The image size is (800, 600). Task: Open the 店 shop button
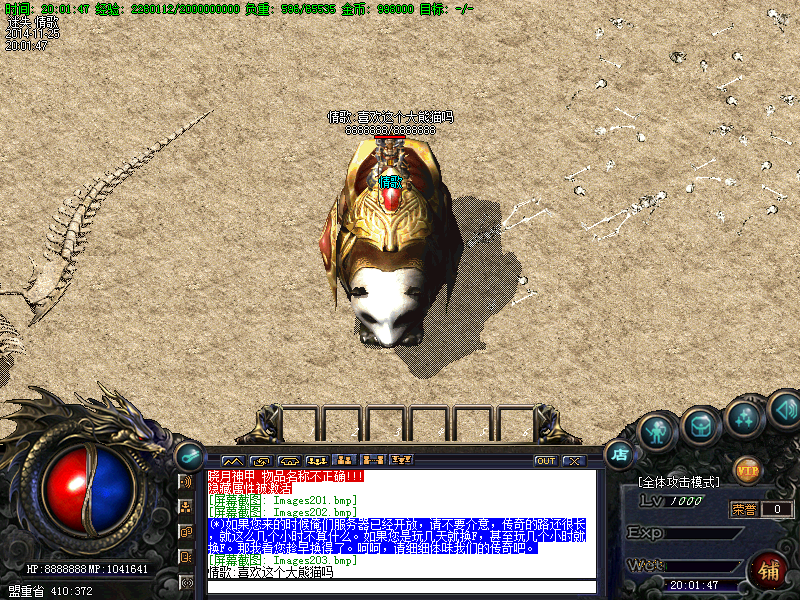click(x=619, y=453)
